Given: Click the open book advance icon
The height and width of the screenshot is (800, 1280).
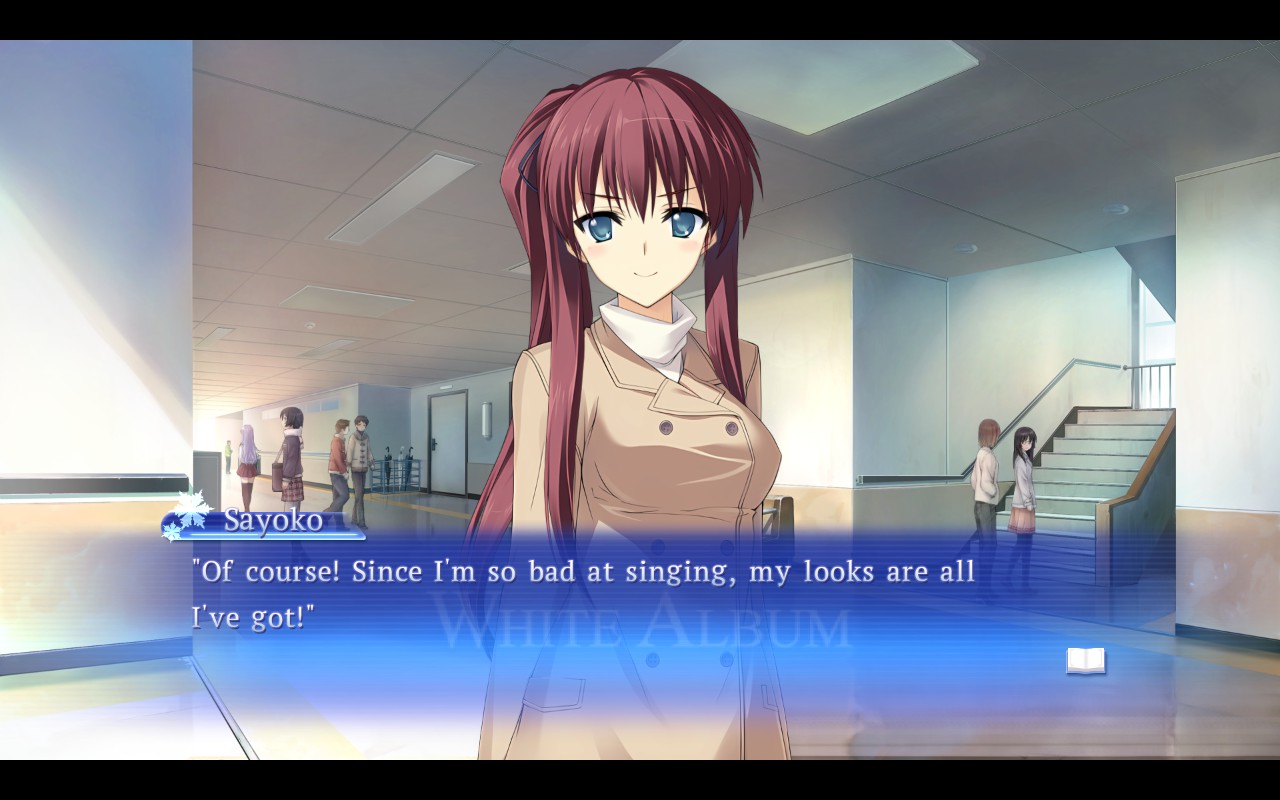Looking at the screenshot, I should click(x=1085, y=660).
